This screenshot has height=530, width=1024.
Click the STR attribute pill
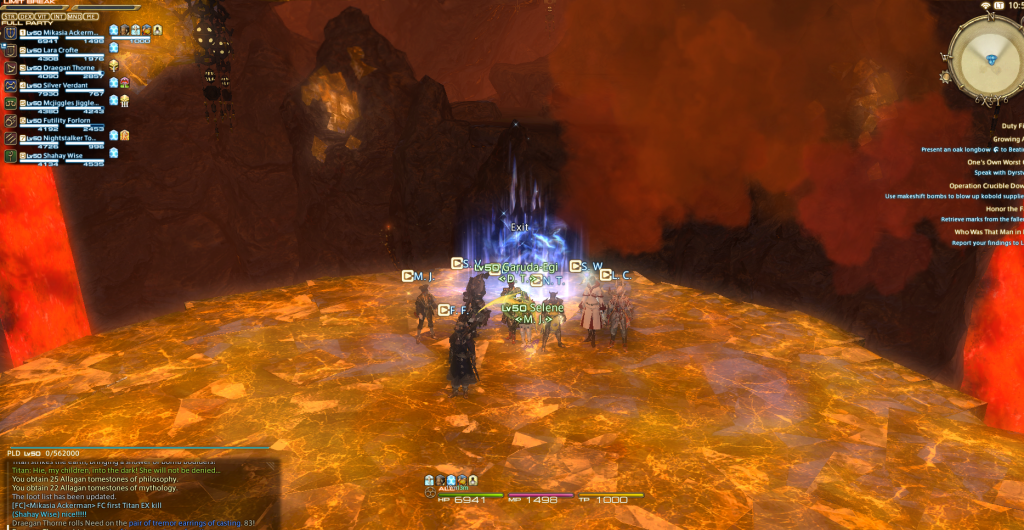point(9,17)
